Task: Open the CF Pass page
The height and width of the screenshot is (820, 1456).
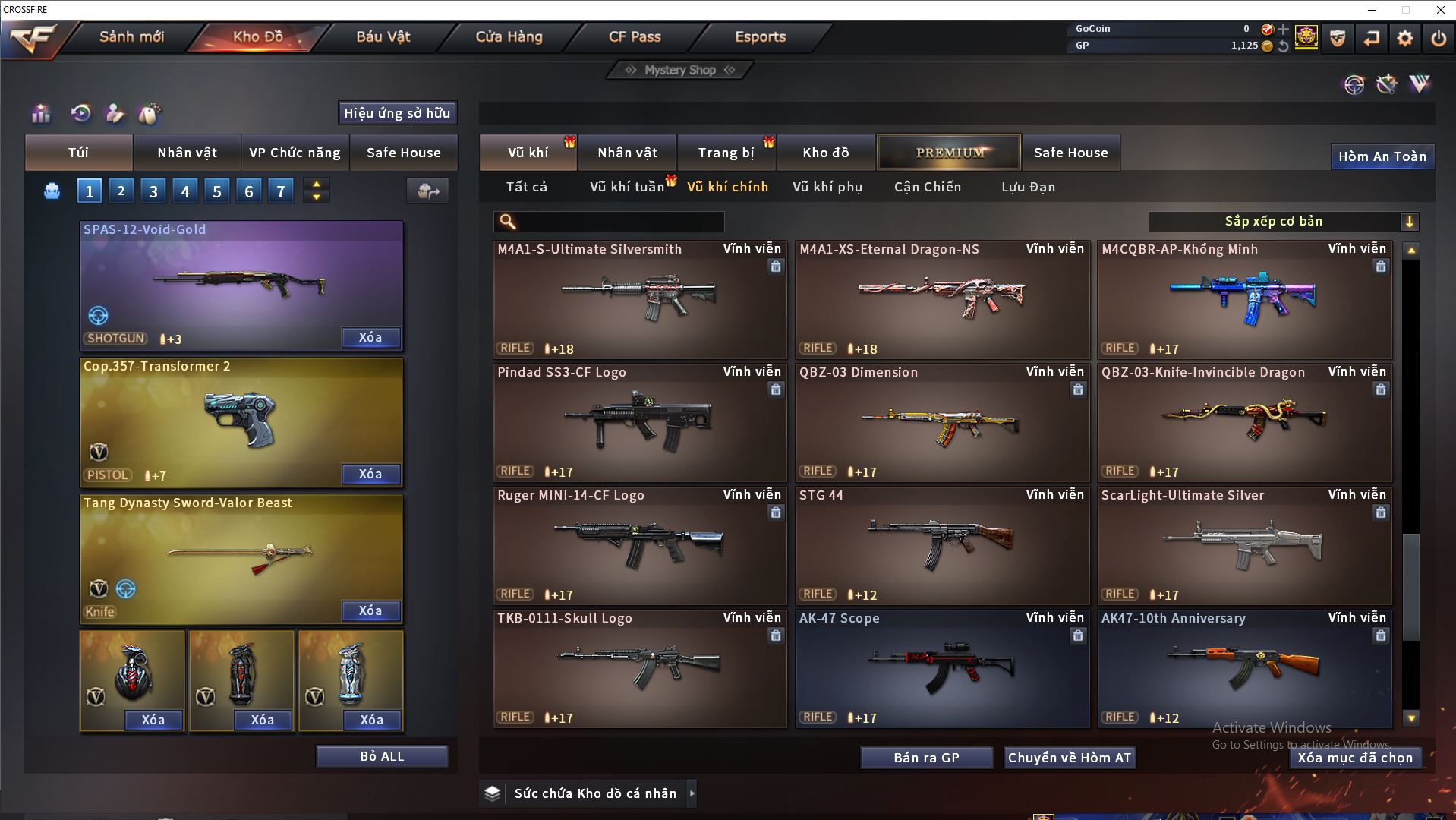Action: [635, 36]
